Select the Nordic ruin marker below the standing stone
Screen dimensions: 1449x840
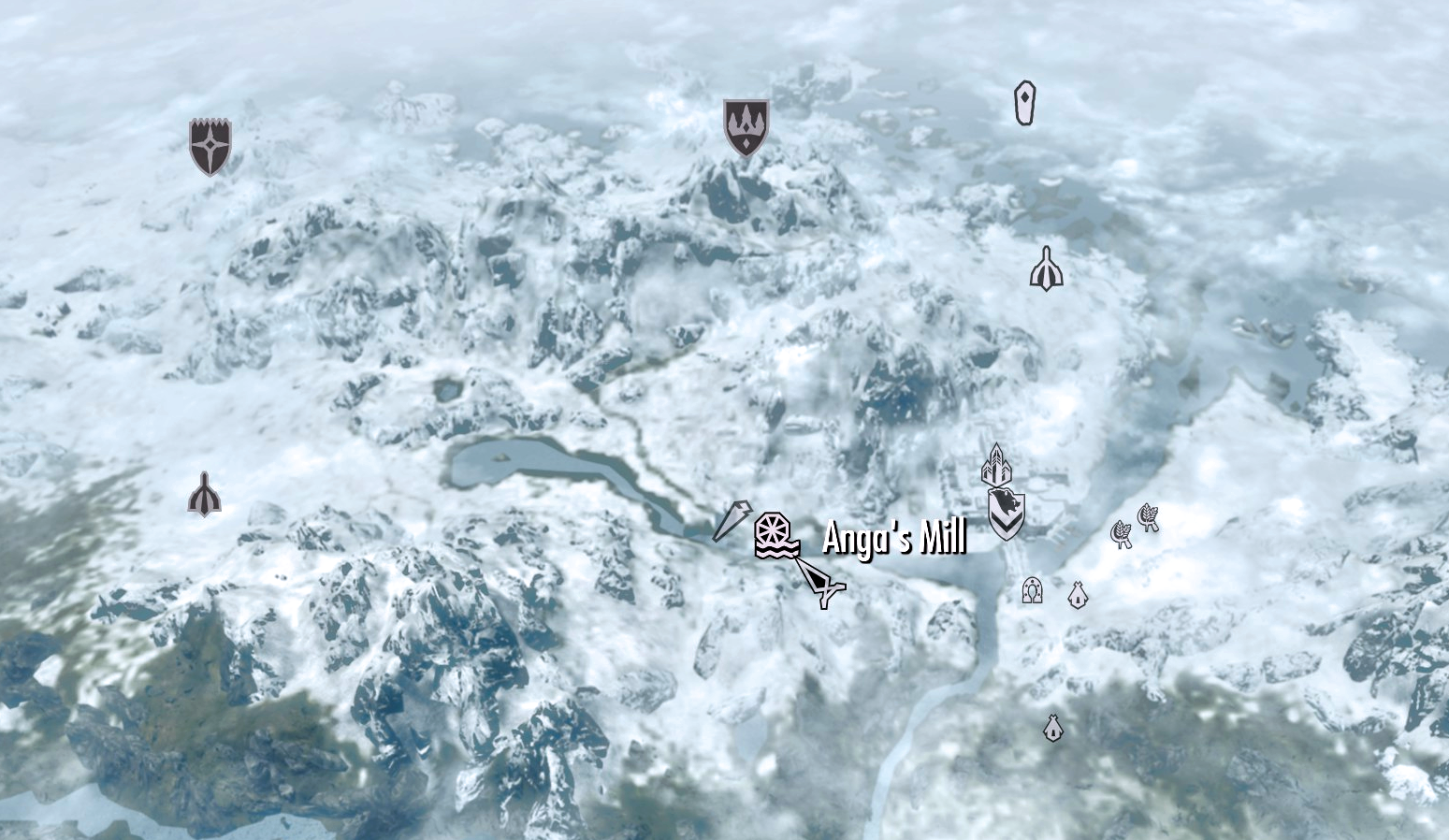tap(1048, 268)
